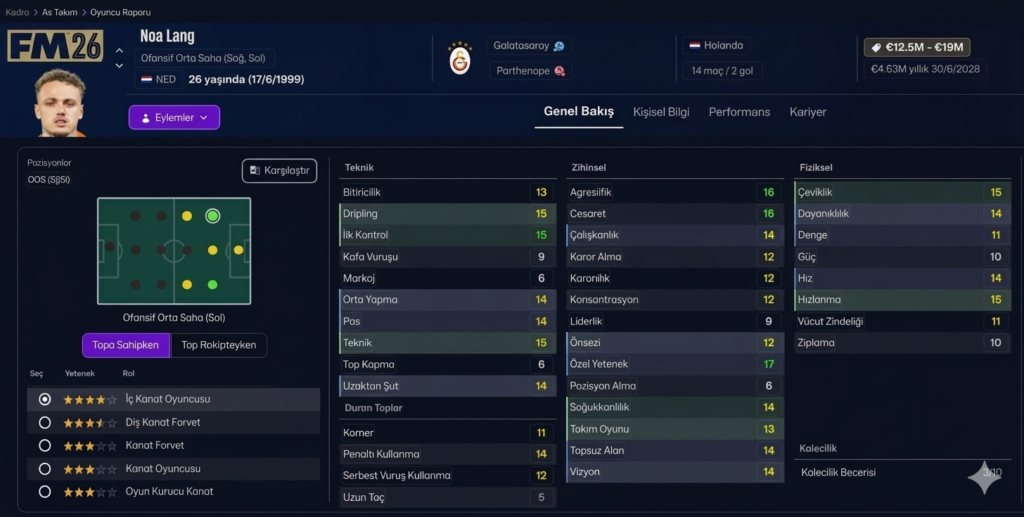Go to Kadro in the breadcrumb
Screen dimensions: 1024x517
pos(17,12)
